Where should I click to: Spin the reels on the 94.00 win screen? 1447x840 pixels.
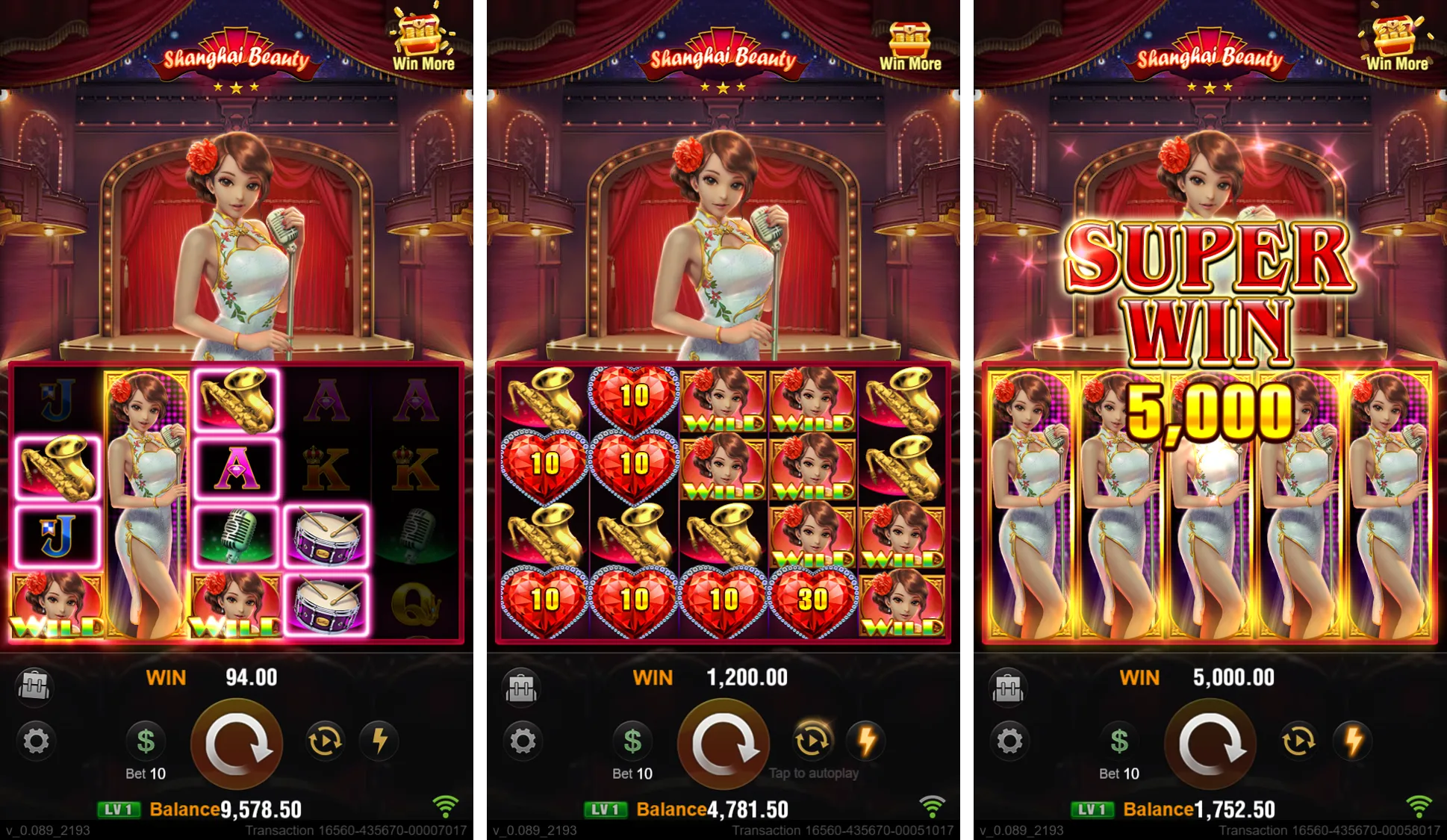pyautogui.click(x=237, y=744)
